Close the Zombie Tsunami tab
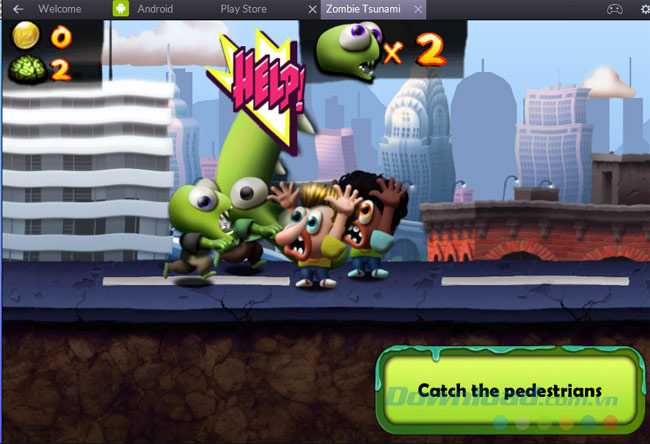This screenshot has width=650, height=444. pos(417,9)
